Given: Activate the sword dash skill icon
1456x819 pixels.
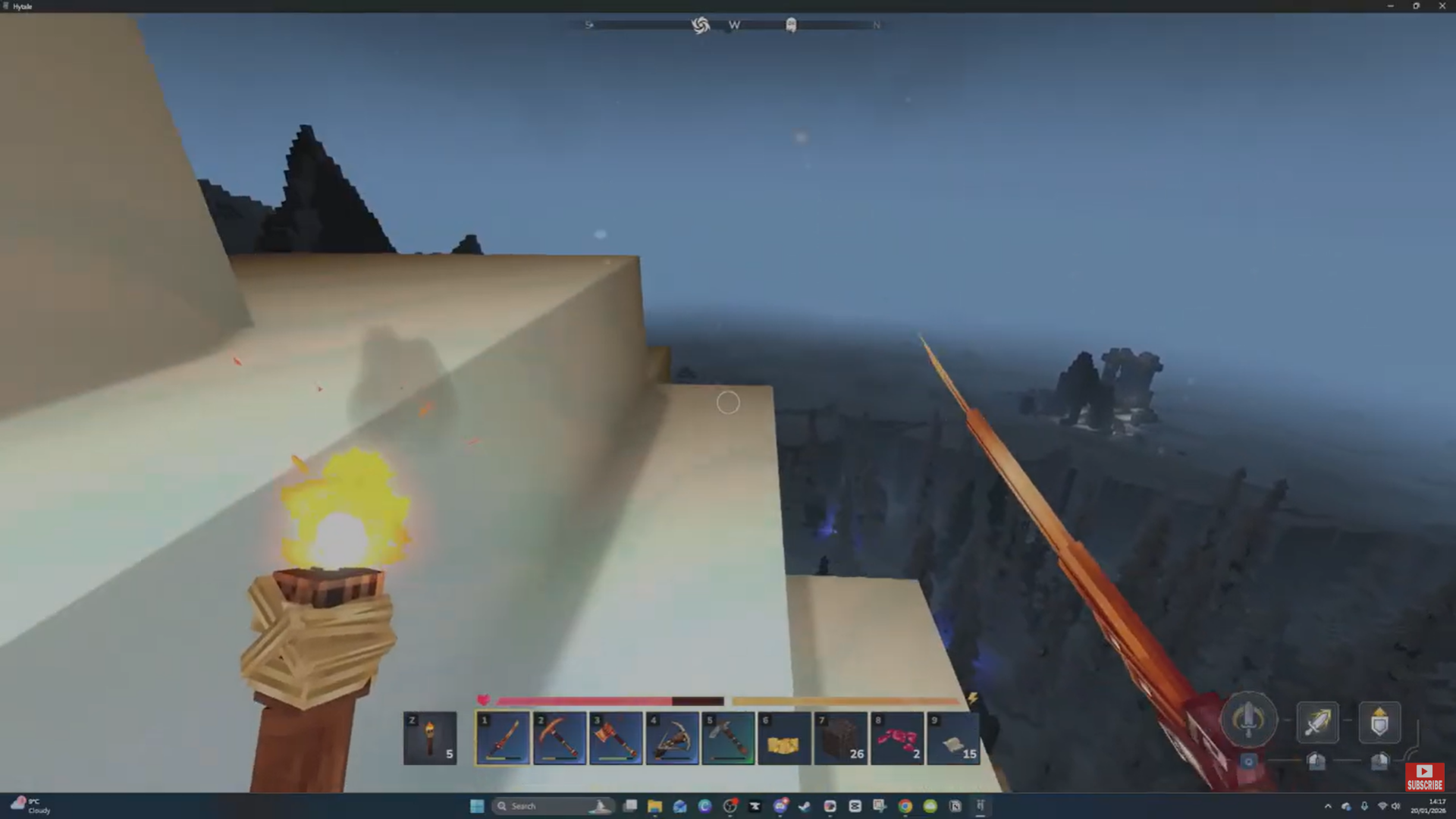Looking at the screenshot, I should 1318,722.
